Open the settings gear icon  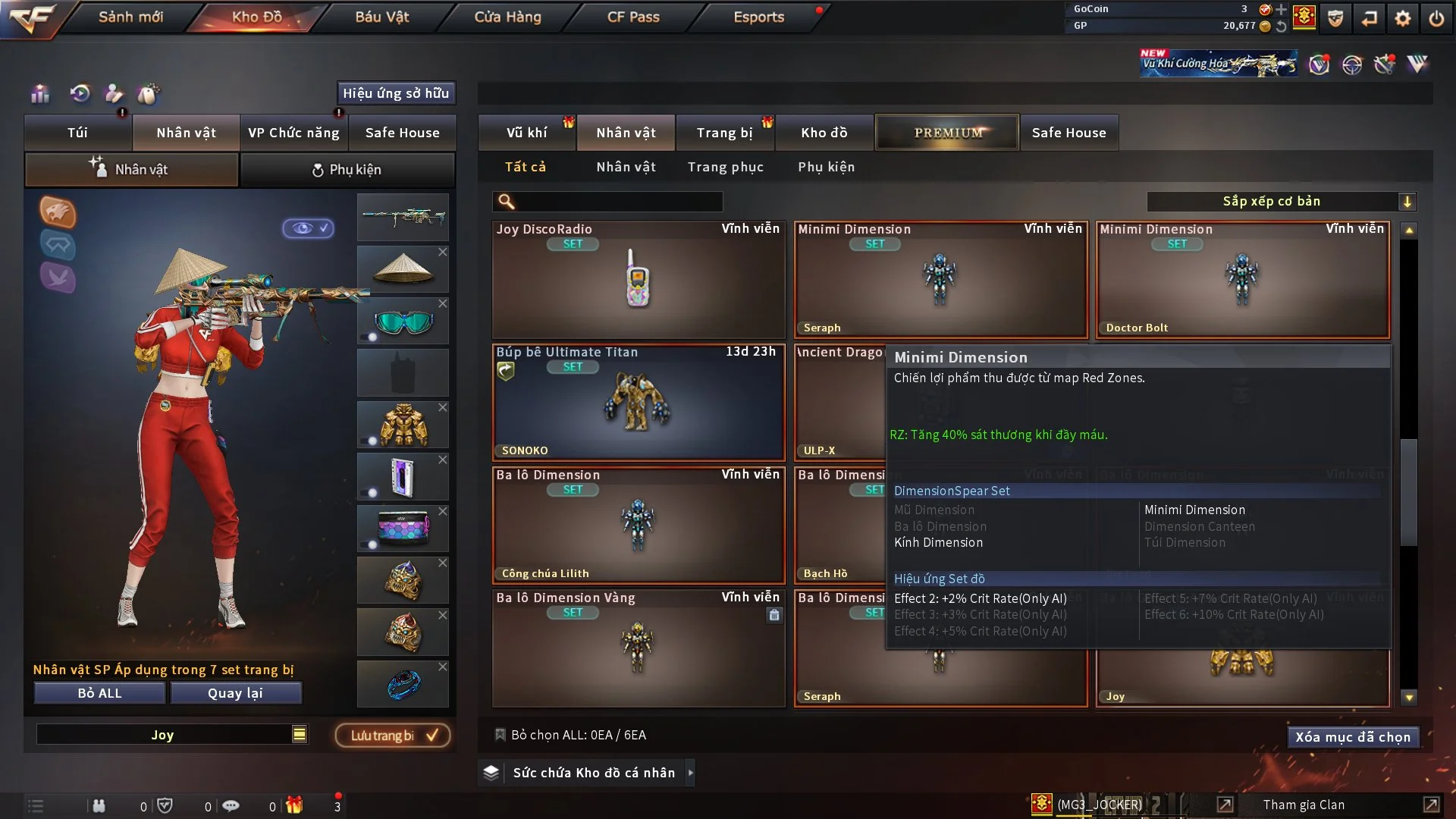[1403, 18]
